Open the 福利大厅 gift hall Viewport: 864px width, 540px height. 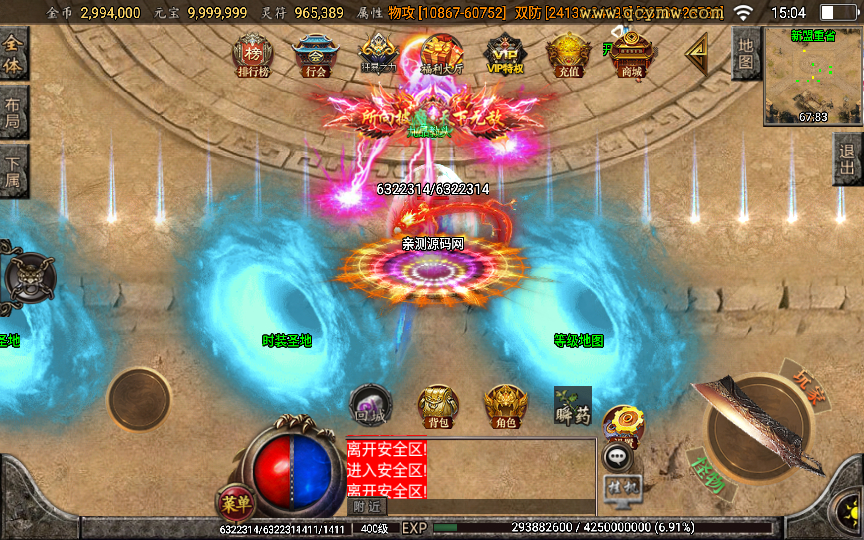(441, 55)
